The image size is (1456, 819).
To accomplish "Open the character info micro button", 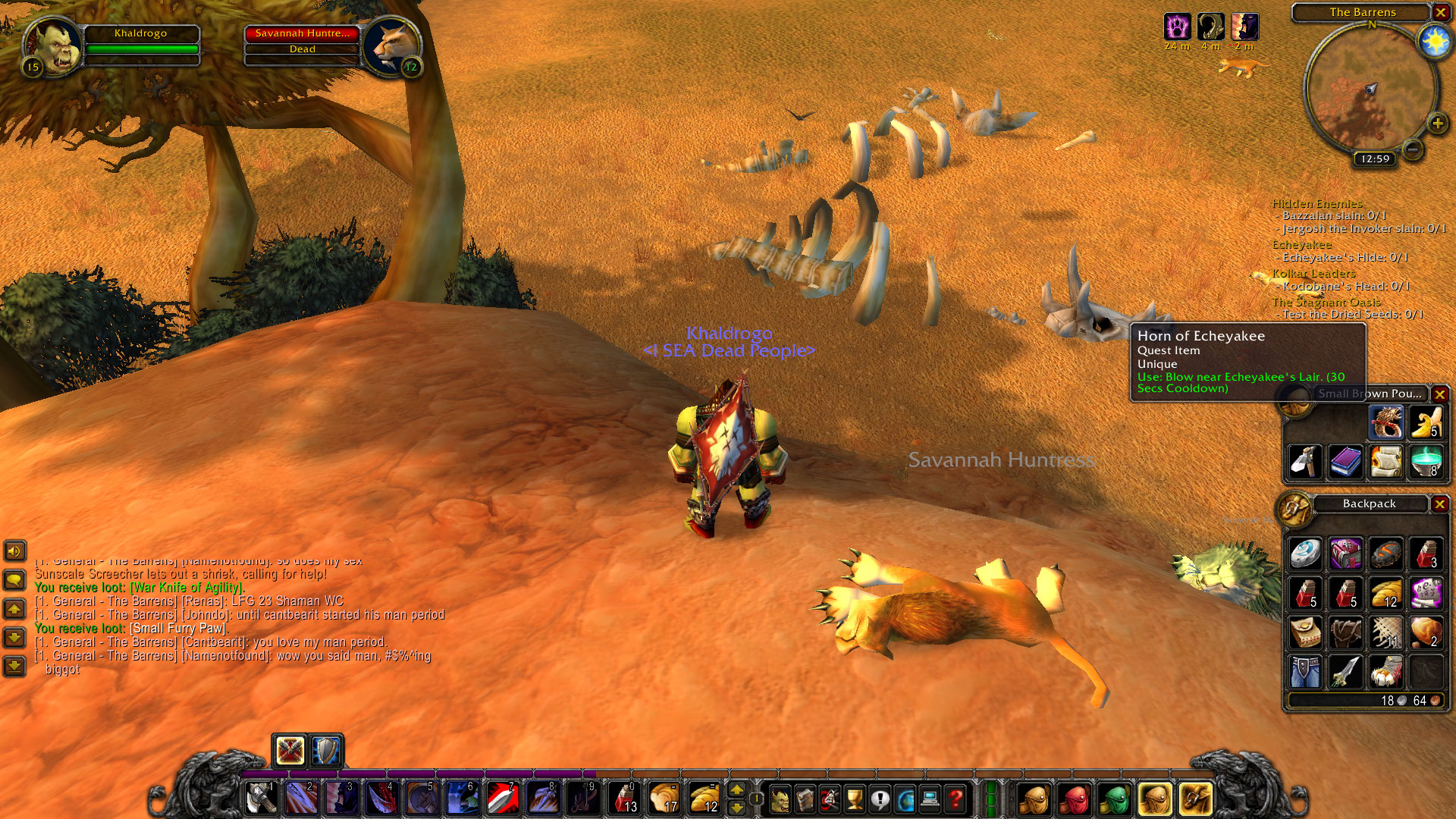I will (x=780, y=799).
